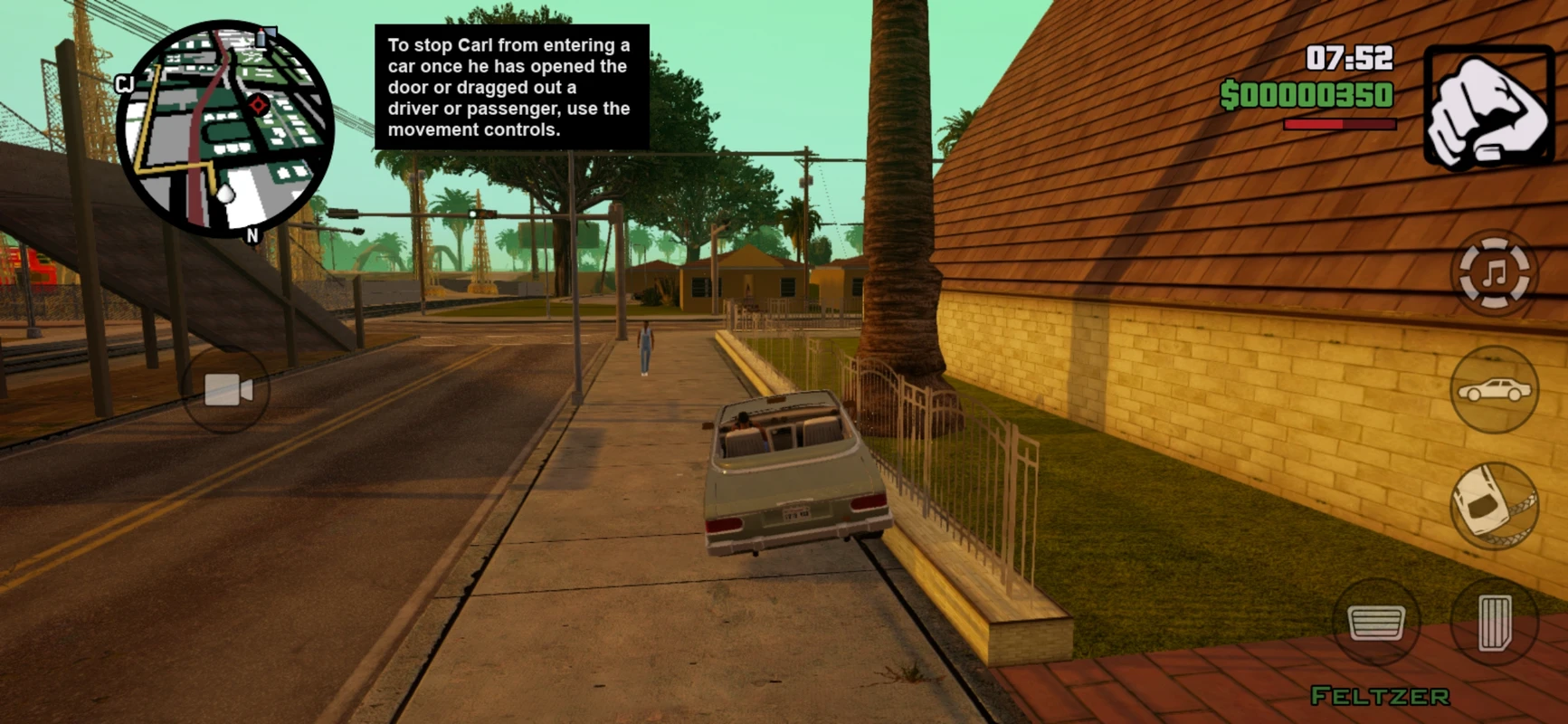Activate the handbrake skidding car button
Image resolution: width=1568 pixels, height=724 pixels.
click(x=1494, y=506)
